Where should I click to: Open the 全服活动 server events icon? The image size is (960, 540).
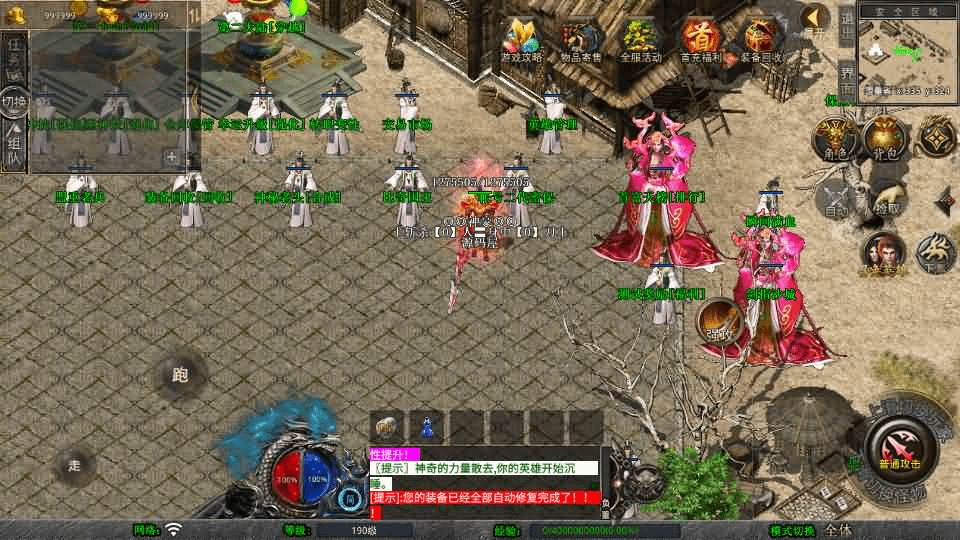(641, 41)
